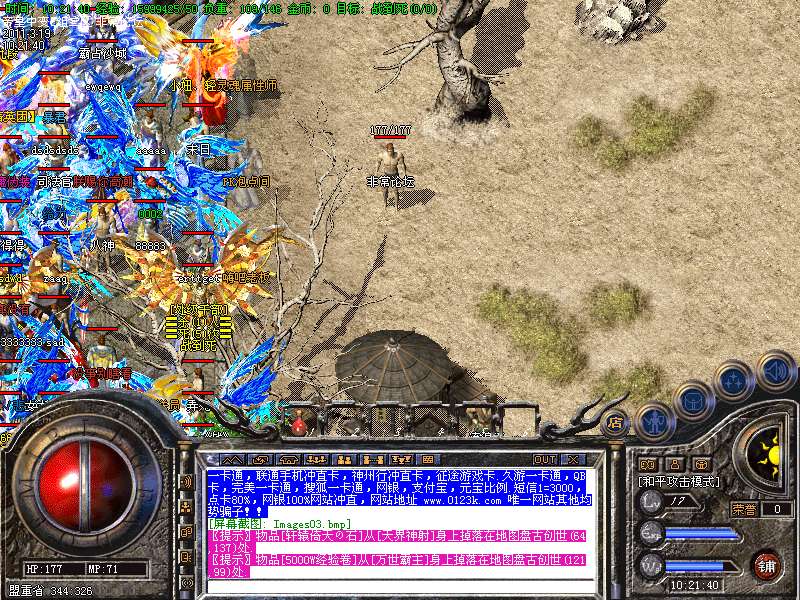This screenshot has width=800, height=600.
Task: Select the red potion in the belt slot
Action: (299, 424)
